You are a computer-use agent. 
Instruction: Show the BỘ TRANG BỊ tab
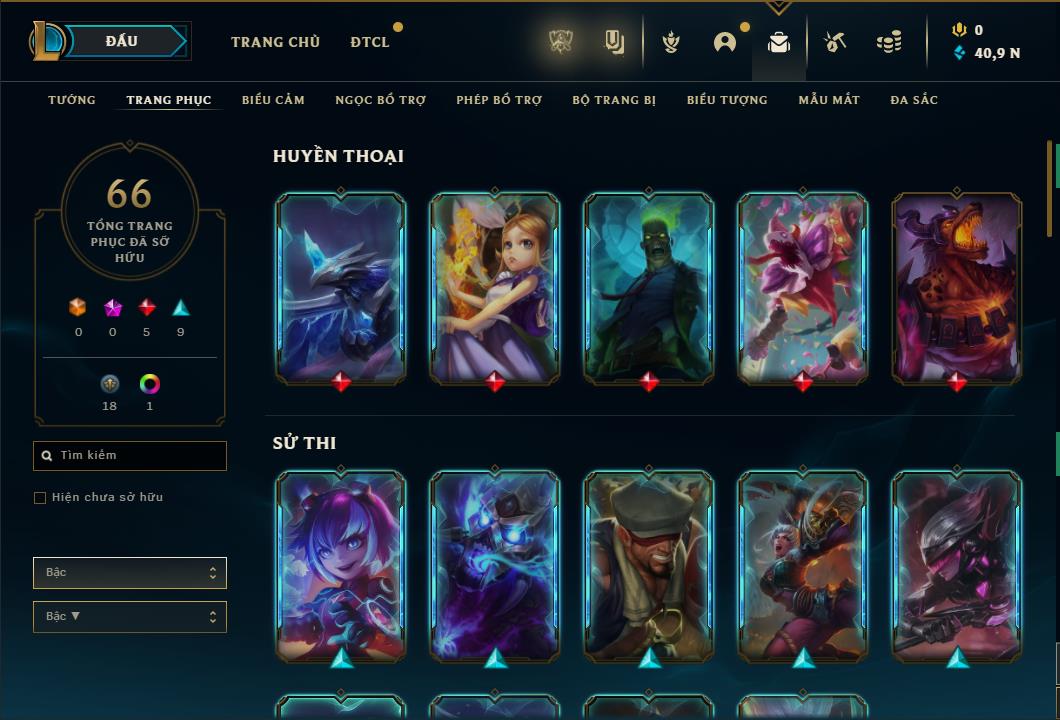pyautogui.click(x=614, y=100)
